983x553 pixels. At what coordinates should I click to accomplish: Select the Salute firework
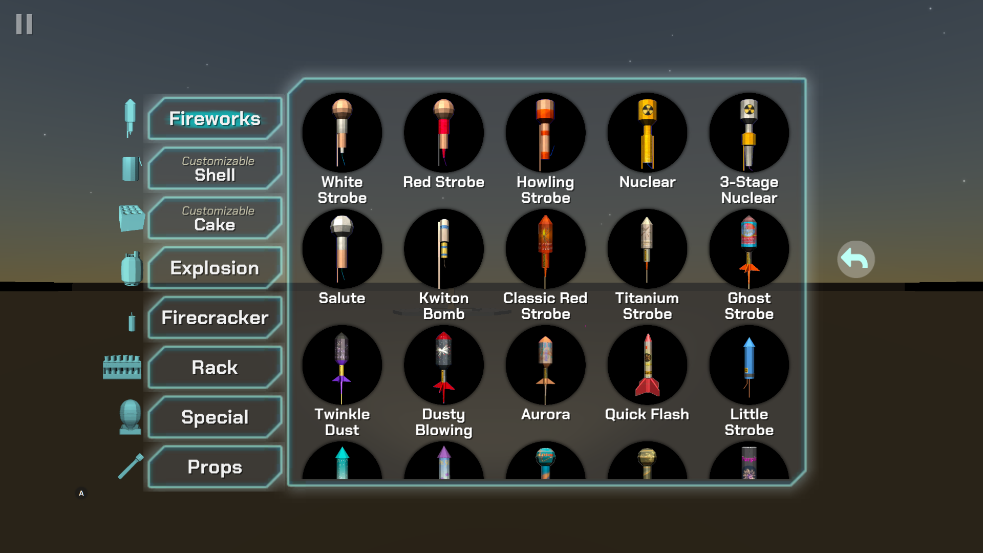click(342, 249)
